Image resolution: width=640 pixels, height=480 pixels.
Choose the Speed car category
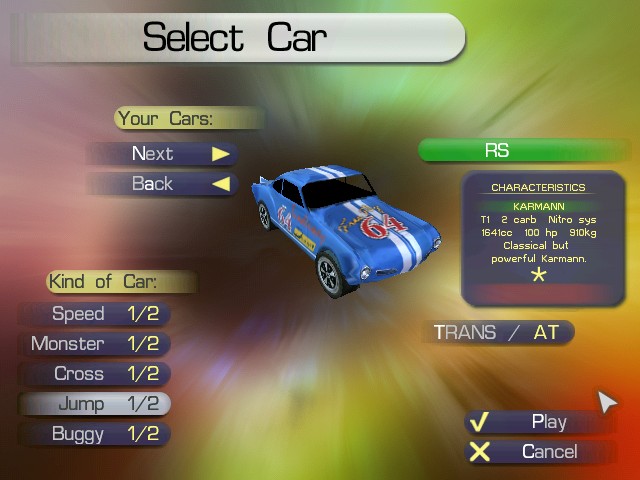pos(95,314)
